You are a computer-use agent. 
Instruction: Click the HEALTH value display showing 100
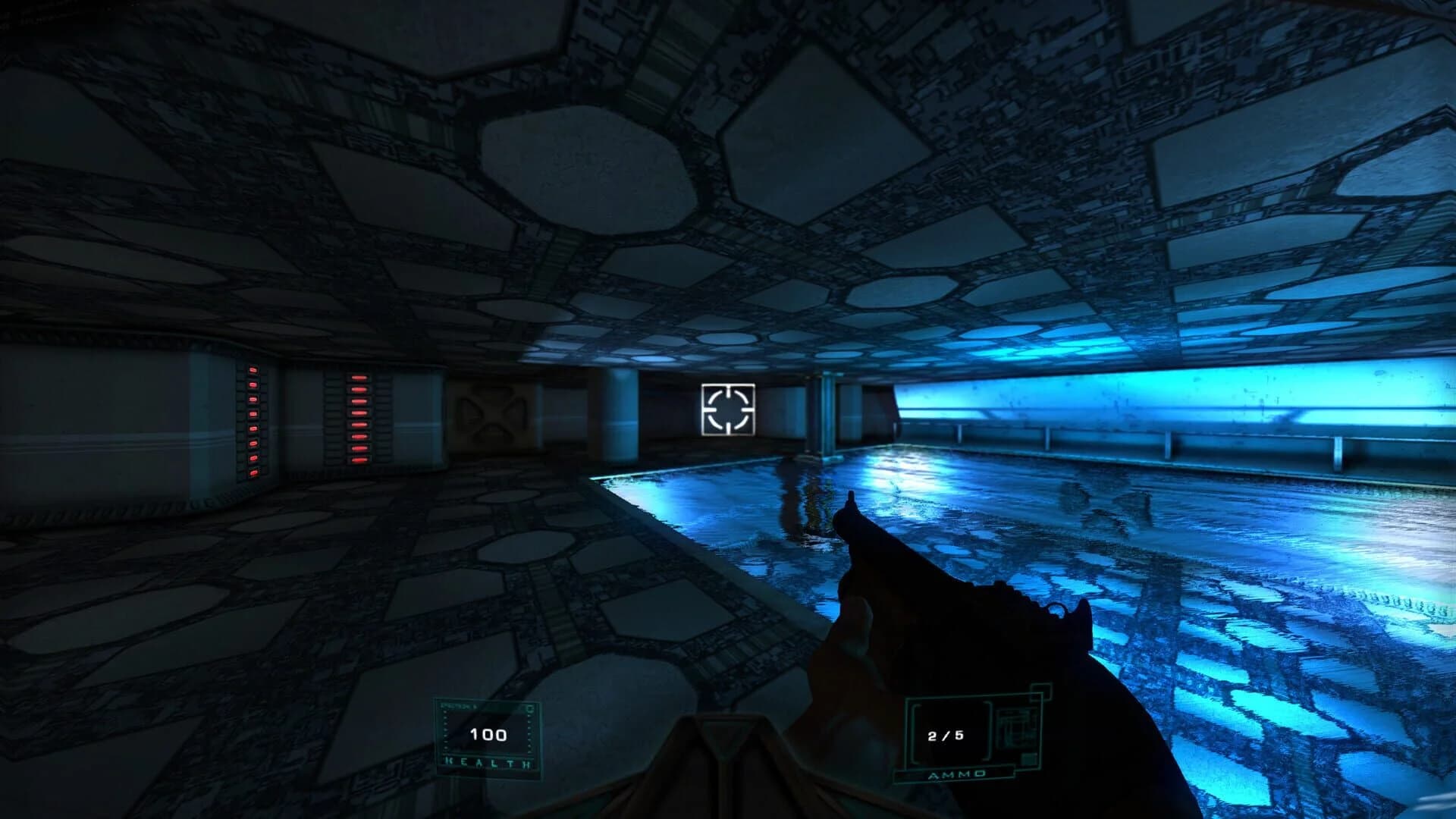(x=488, y=733)
